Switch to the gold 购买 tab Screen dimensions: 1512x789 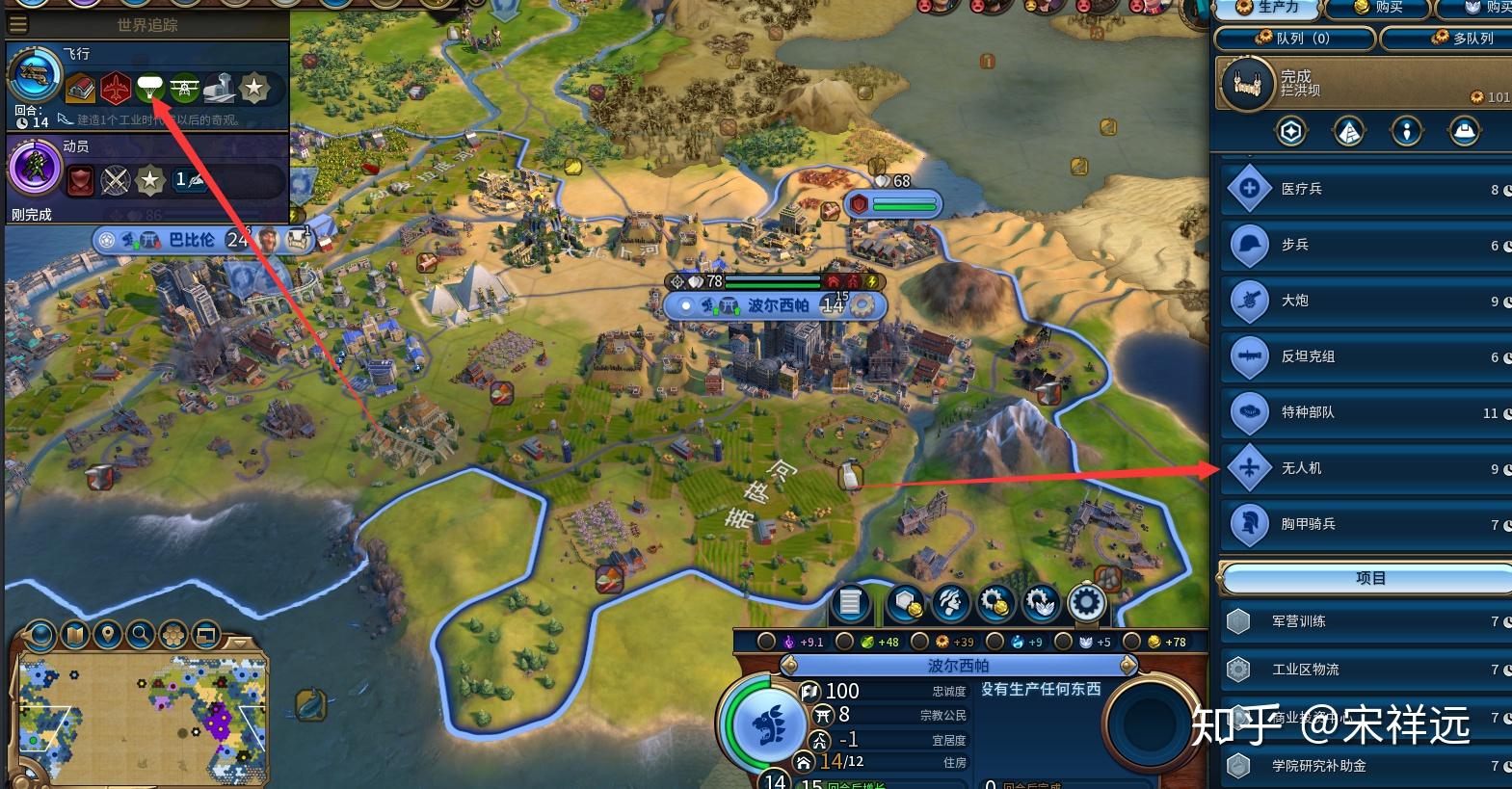[x=1378, y=8]
